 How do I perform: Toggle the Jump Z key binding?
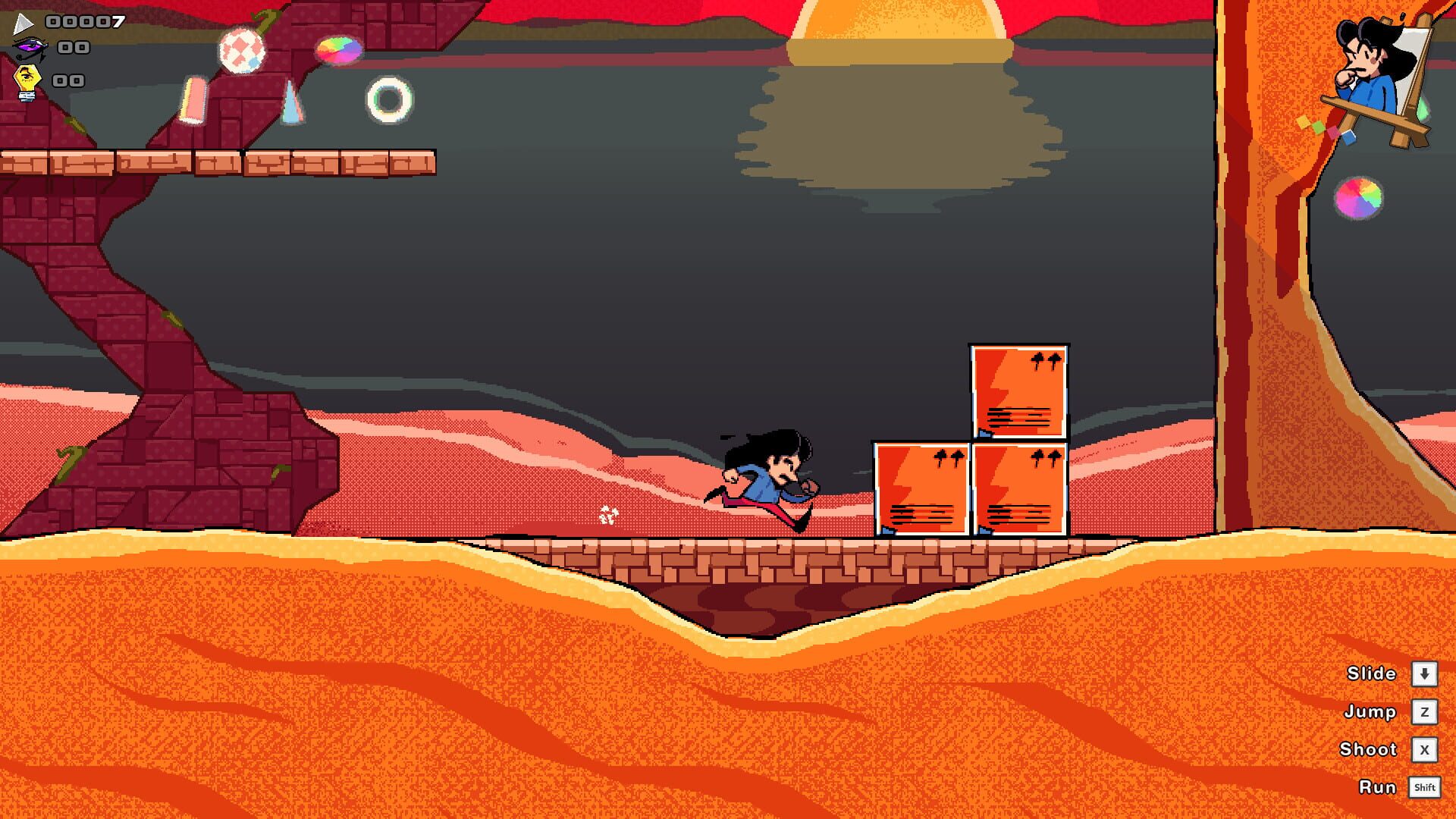tap(1424, 711)
